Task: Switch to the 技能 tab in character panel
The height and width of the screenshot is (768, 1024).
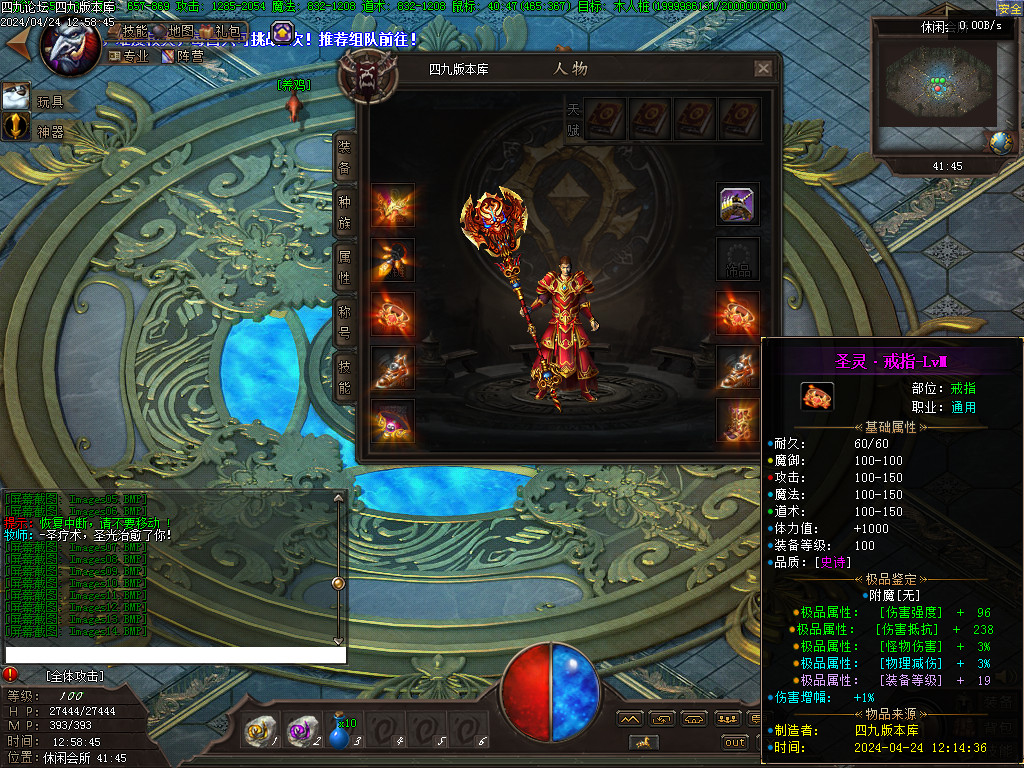Action: pyautogui.click(x=344, y=373)
